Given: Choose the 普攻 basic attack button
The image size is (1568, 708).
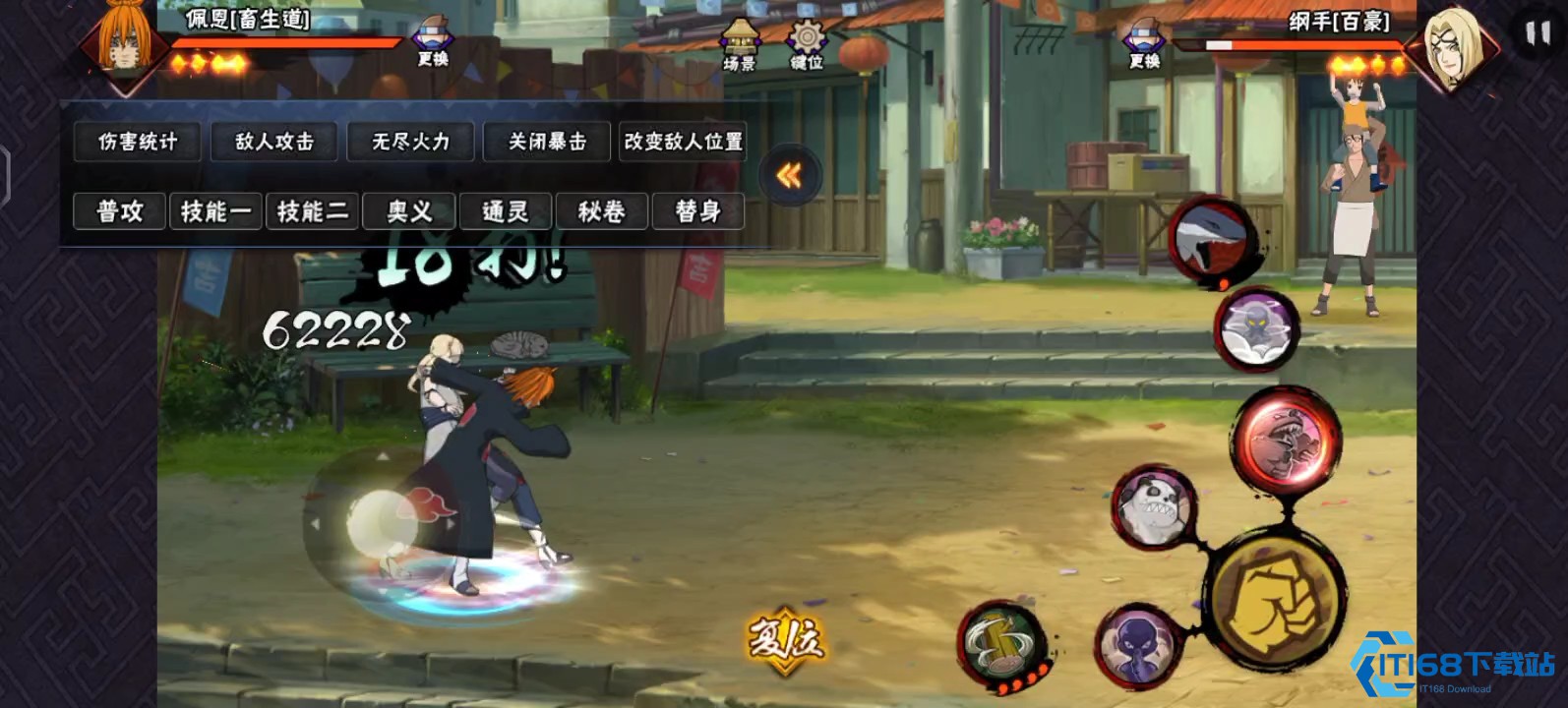Looking at the screenshot, I should (x=119, y=211).
